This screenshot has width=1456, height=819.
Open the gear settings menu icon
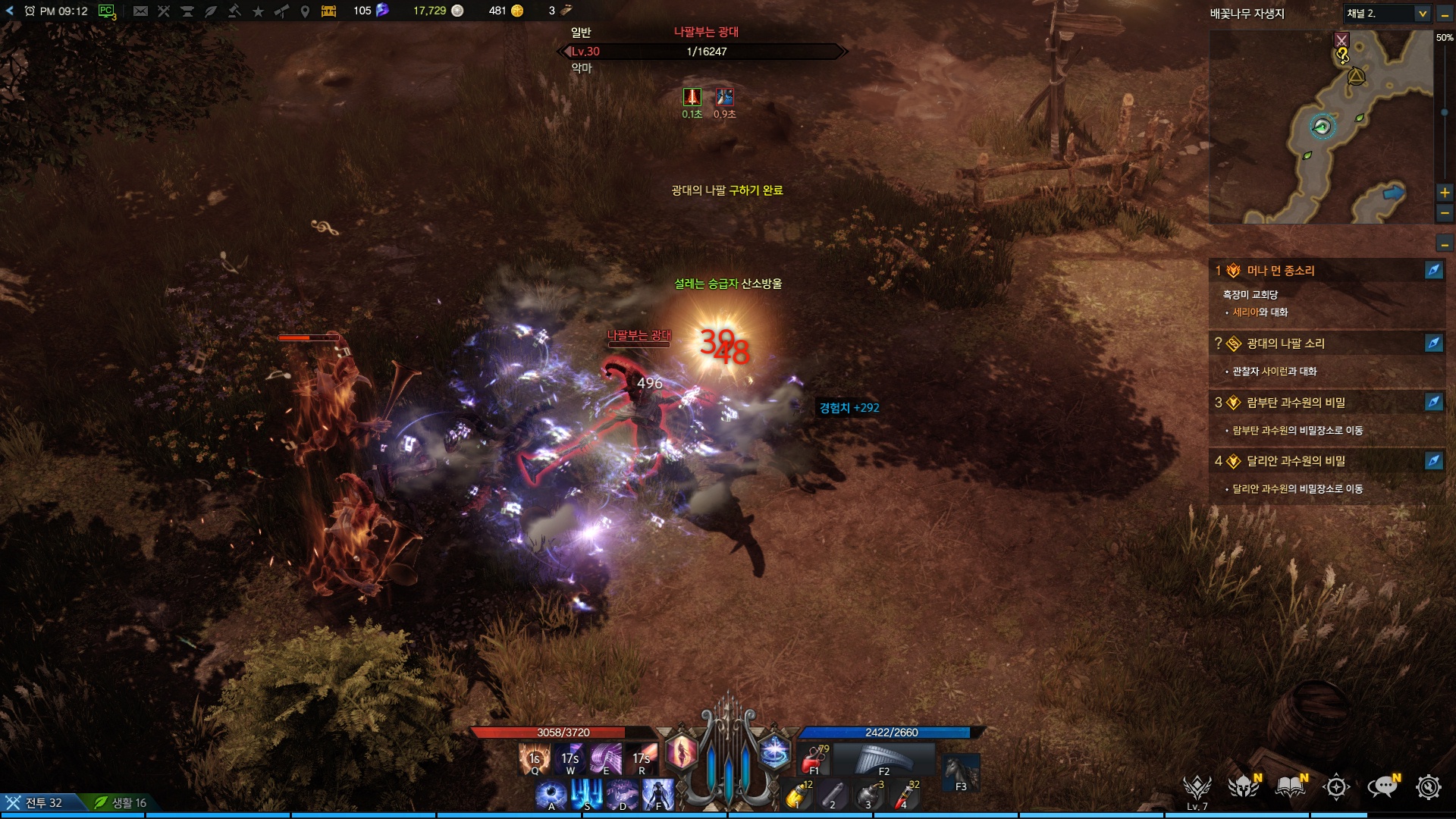(1429, 787)
